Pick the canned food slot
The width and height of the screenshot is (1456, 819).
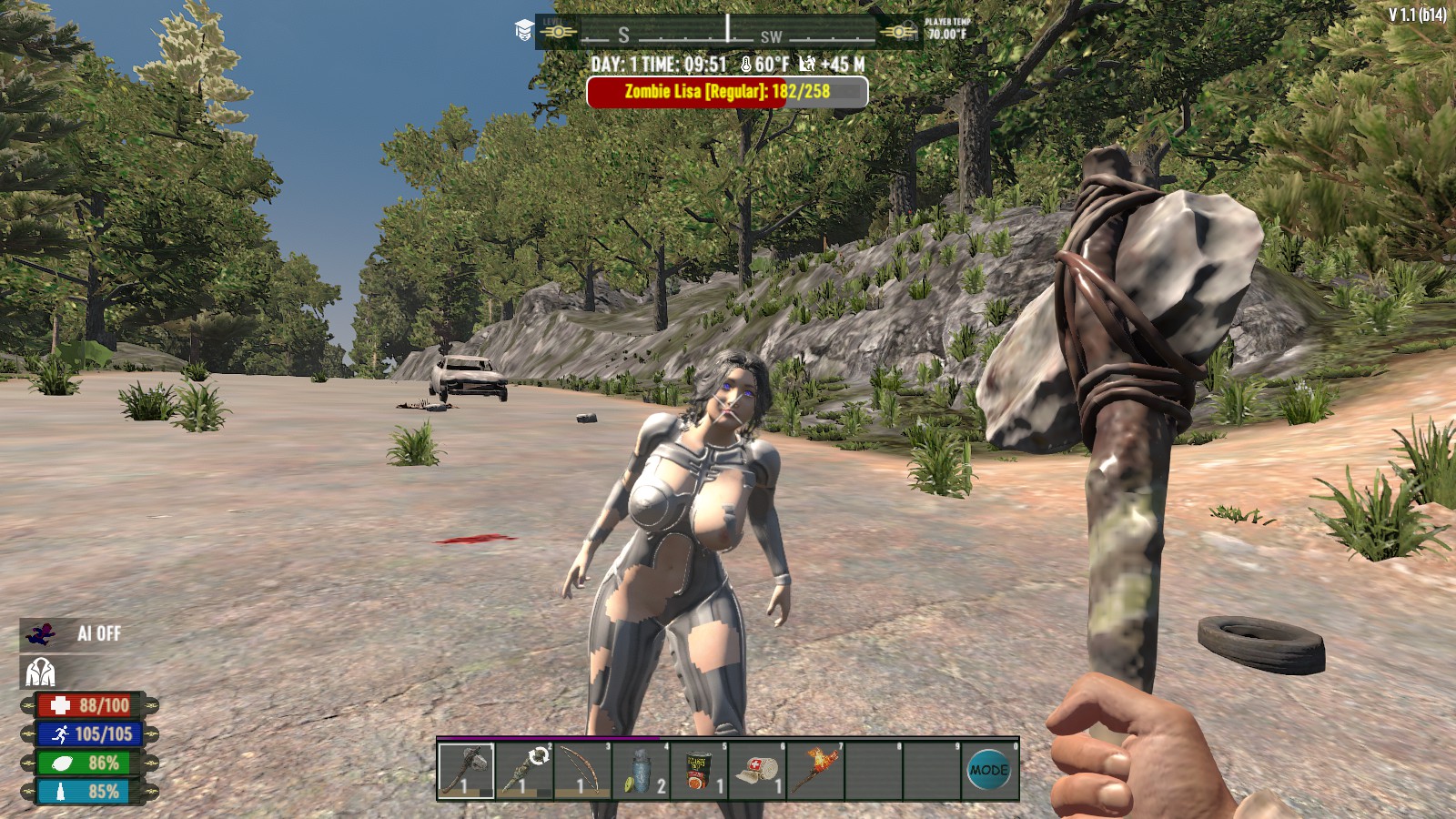tap(699, 770)
